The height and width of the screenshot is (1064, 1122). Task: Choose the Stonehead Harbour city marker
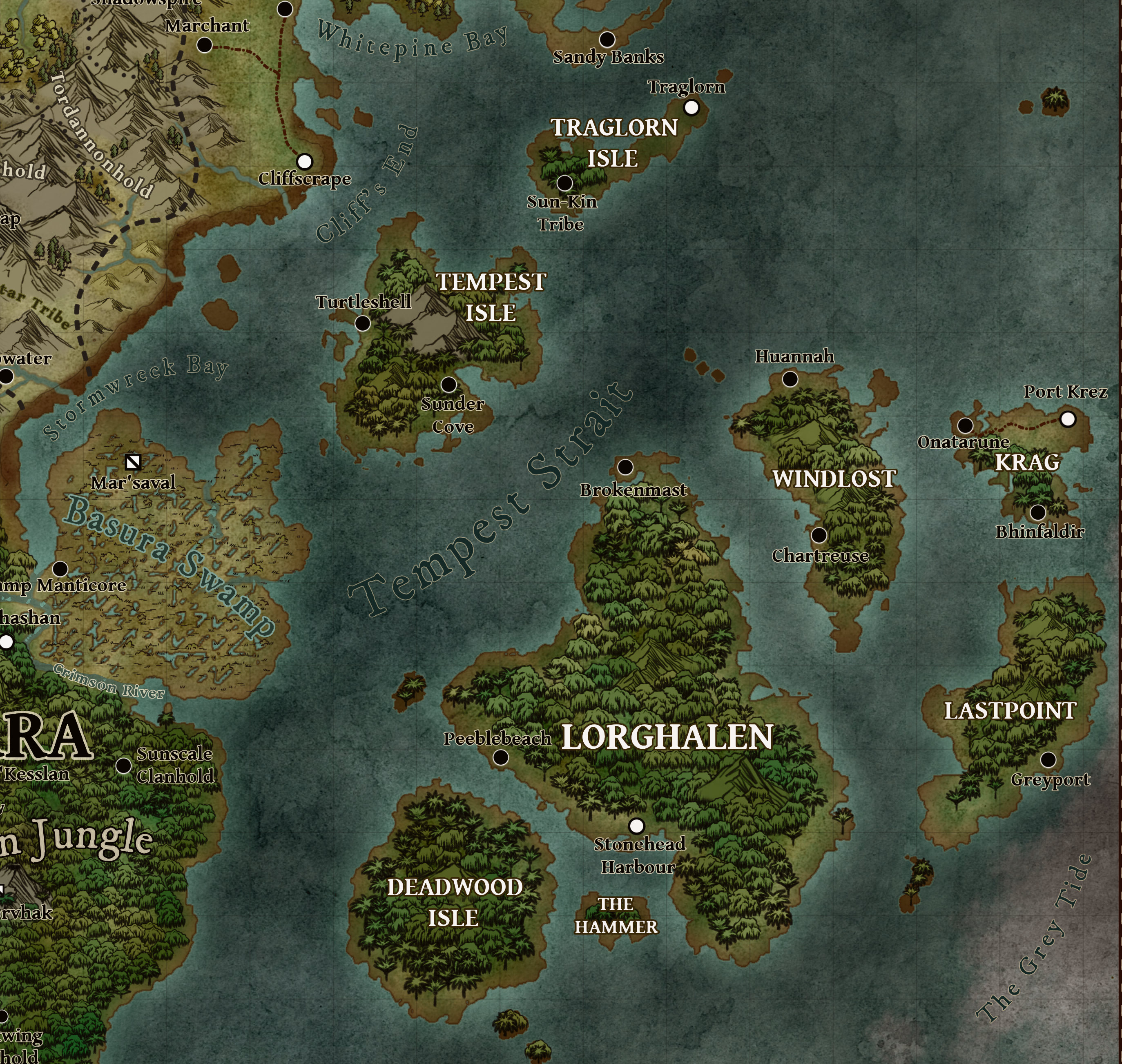pos(636,825)
